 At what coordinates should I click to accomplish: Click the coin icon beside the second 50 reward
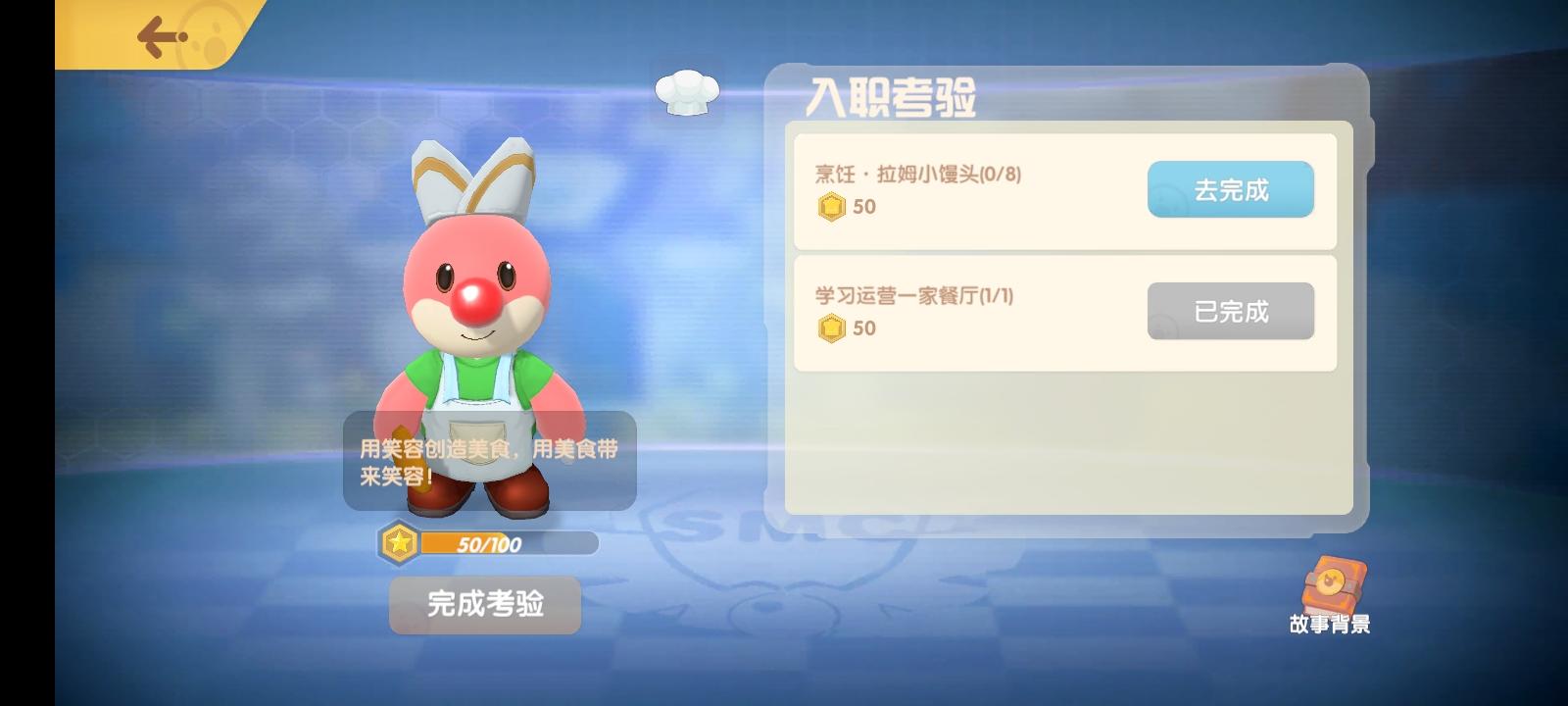point(831,328)
